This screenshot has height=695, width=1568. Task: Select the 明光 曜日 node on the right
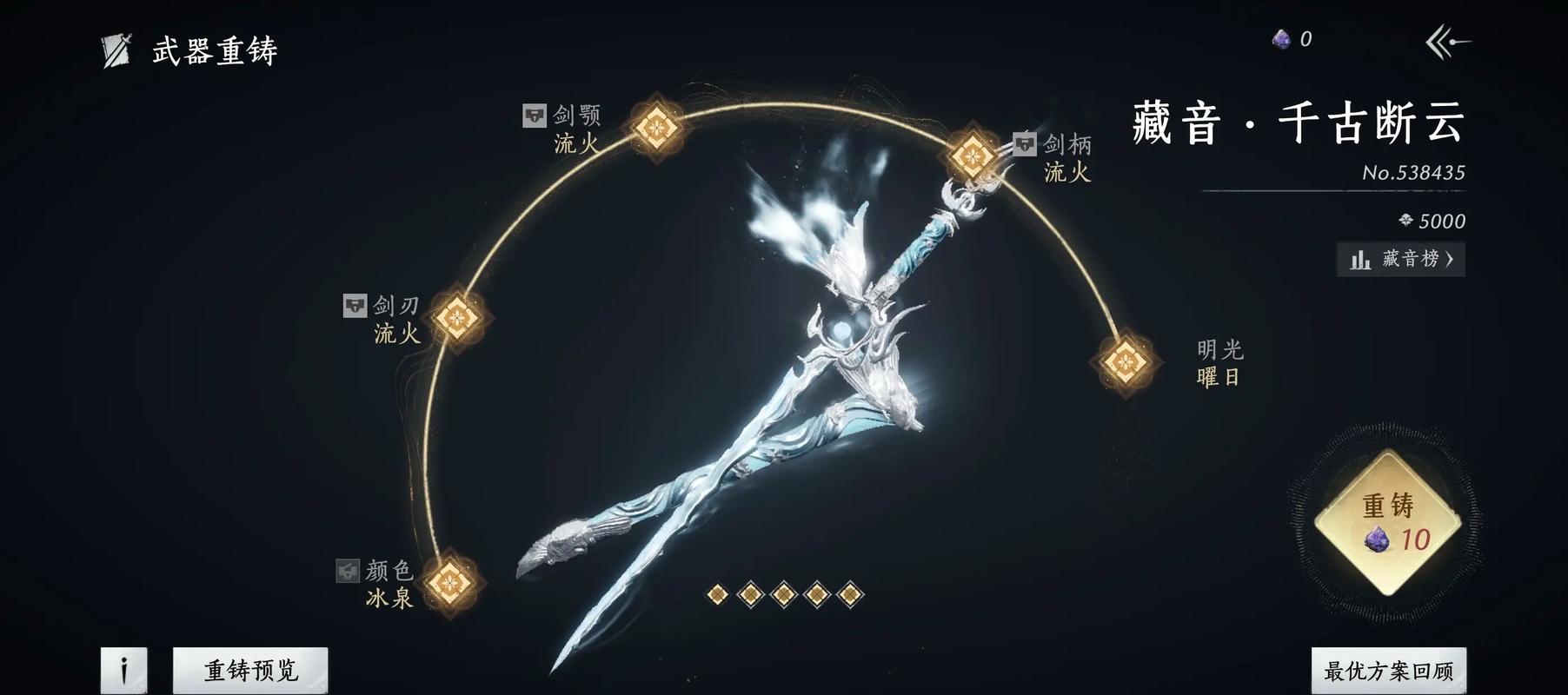click(x=1127, y=360)
